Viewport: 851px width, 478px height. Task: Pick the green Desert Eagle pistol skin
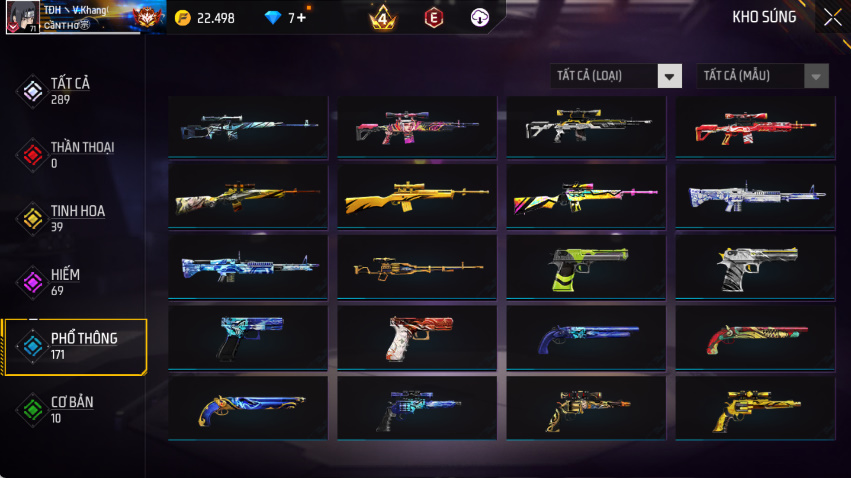[585, 266]
